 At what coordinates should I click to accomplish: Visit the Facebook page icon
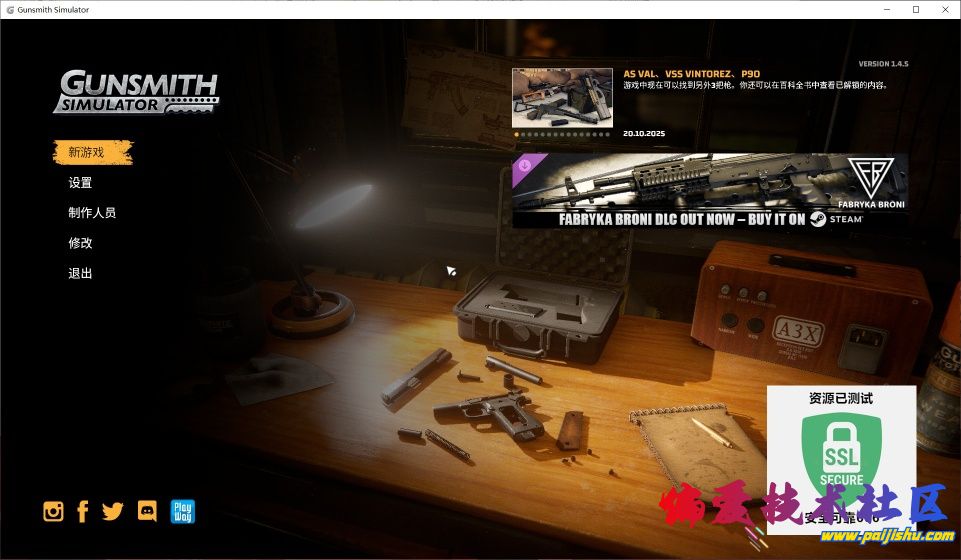pyautogui.click(x=83, y=512)
